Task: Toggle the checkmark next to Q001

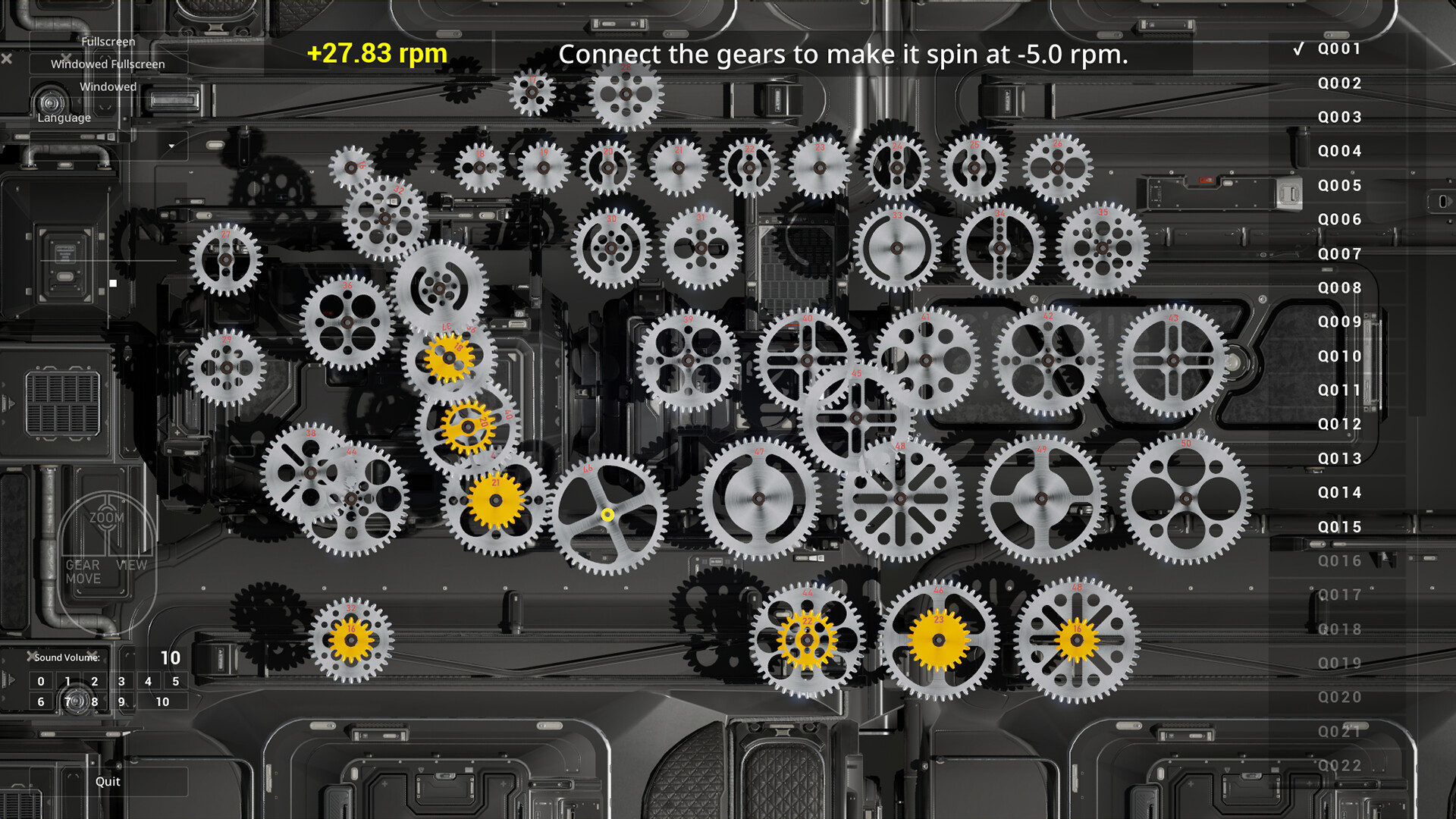Action: tap(1299, 49)
